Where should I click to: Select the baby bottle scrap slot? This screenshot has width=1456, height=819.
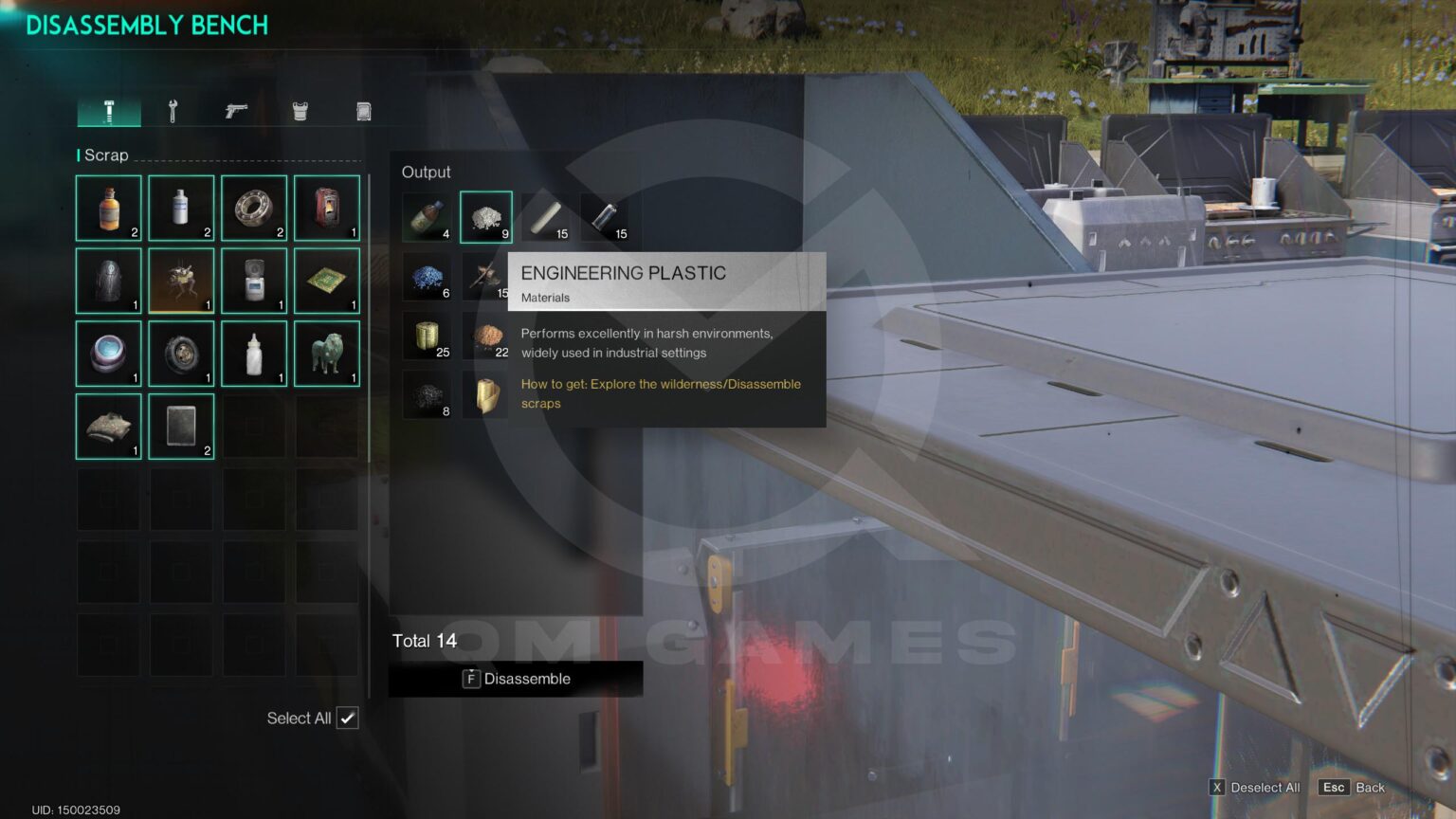[x=254, y=354]
